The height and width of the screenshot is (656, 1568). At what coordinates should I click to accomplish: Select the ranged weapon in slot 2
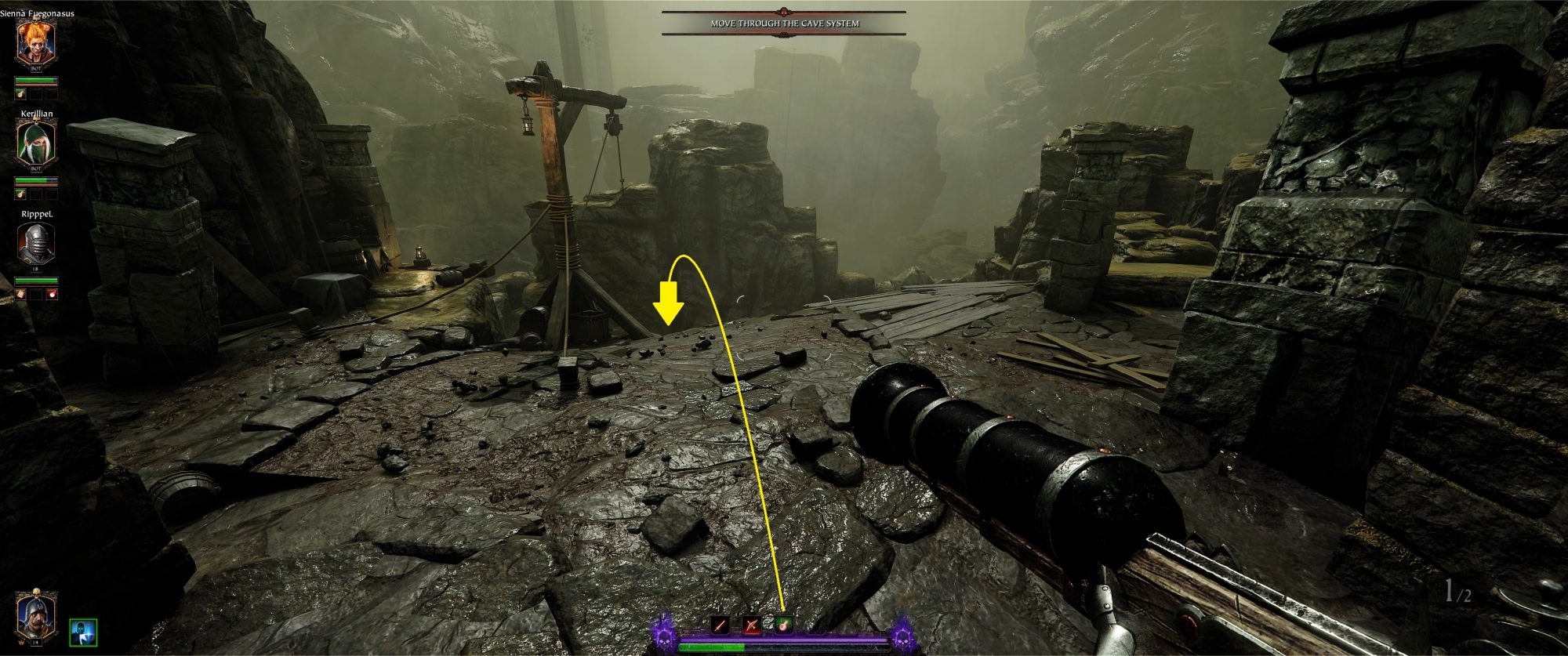[752, 625]
